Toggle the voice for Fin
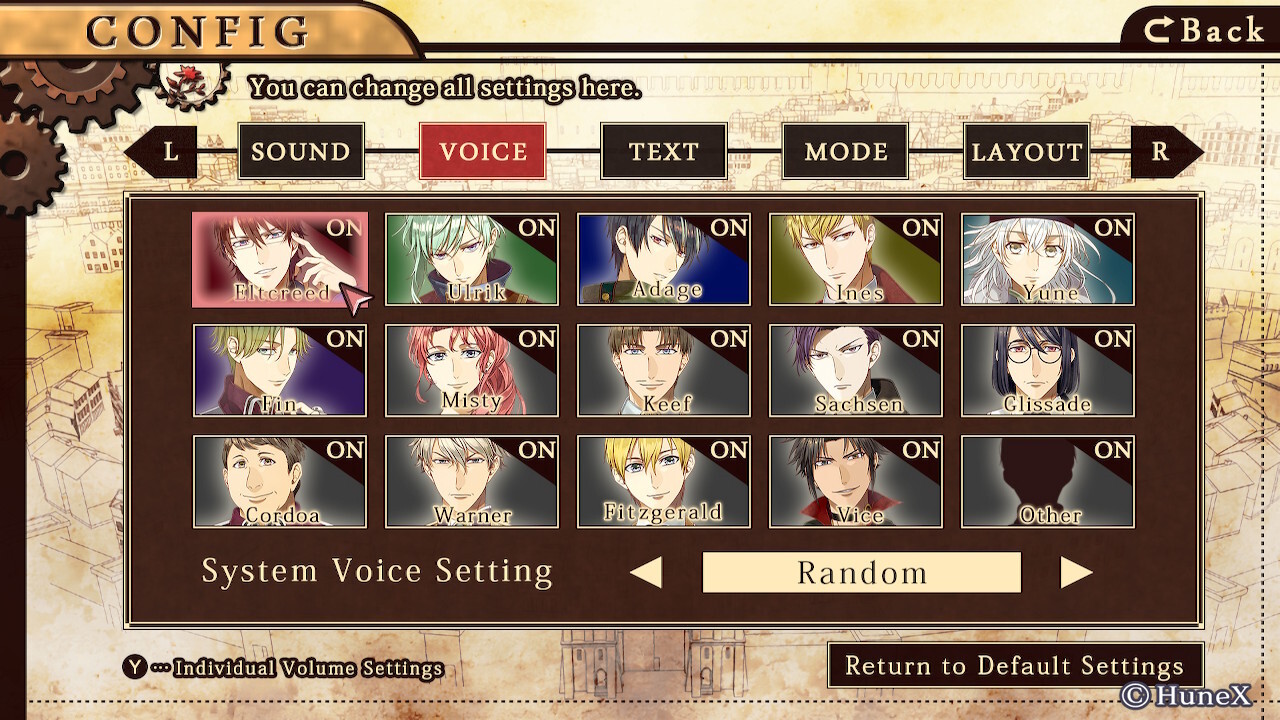The width and height of the screenshot is (1280, 720). [x=280, y=370]
